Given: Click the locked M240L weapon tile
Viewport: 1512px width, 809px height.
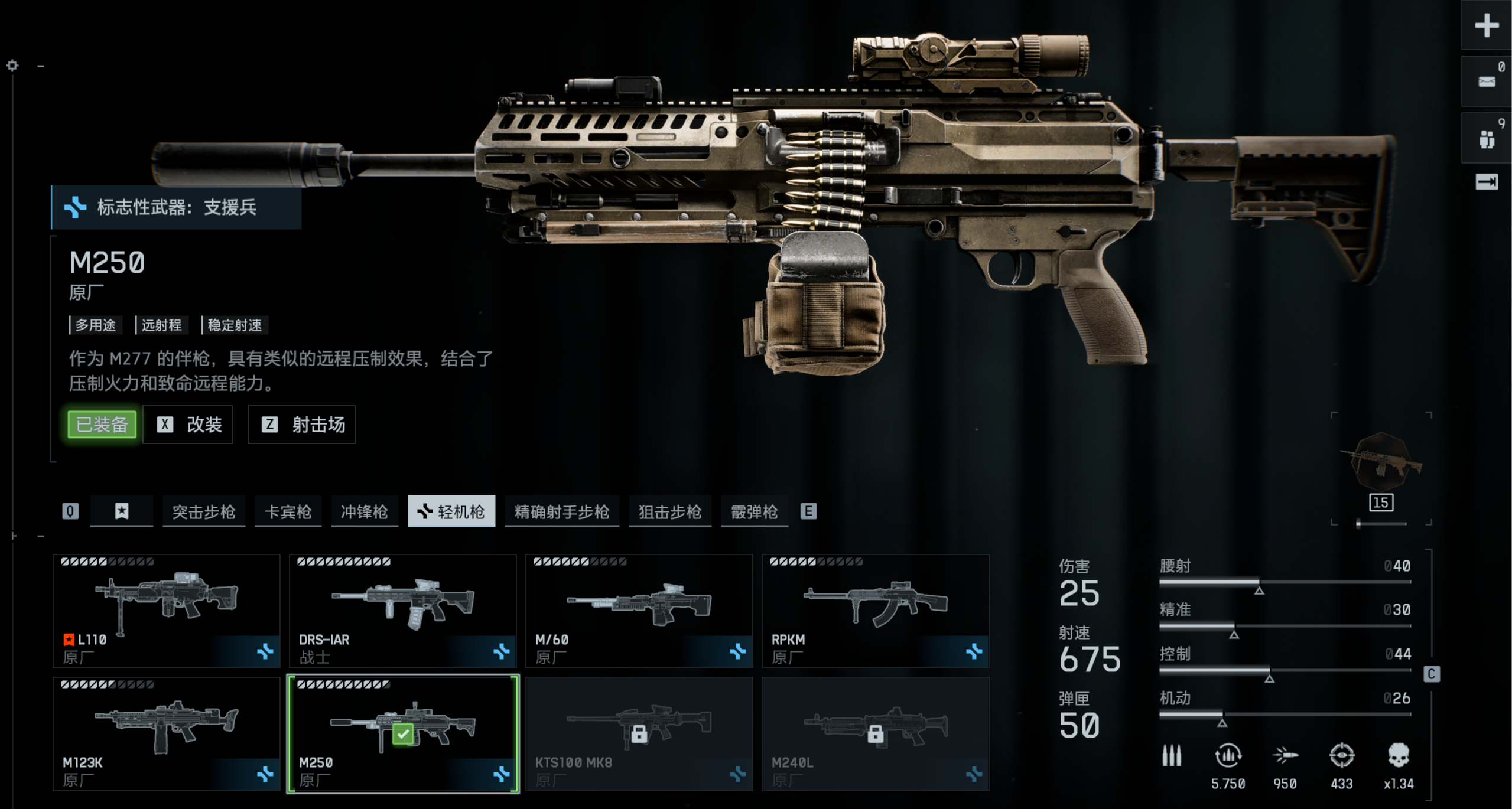Looking at the screenshot, I should click(x=876, y=733).
